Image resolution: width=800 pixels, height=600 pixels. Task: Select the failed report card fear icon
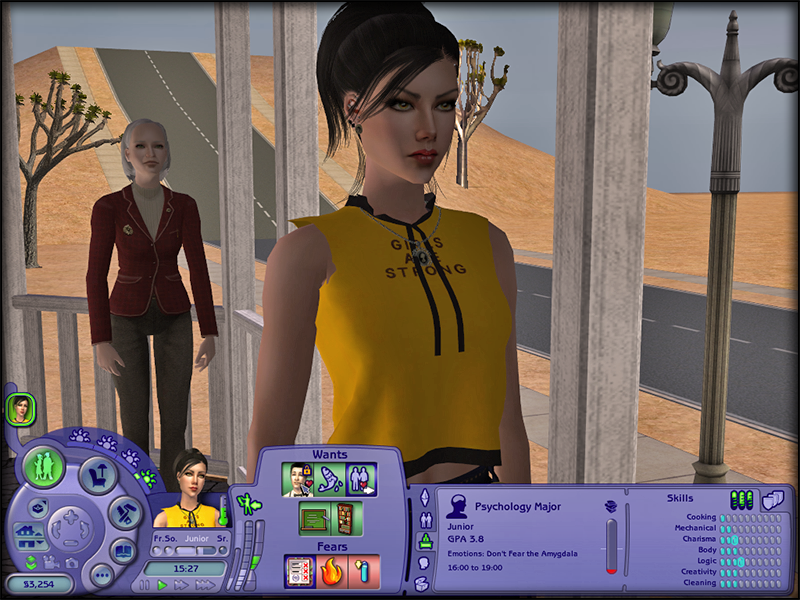tap(300, 570)
